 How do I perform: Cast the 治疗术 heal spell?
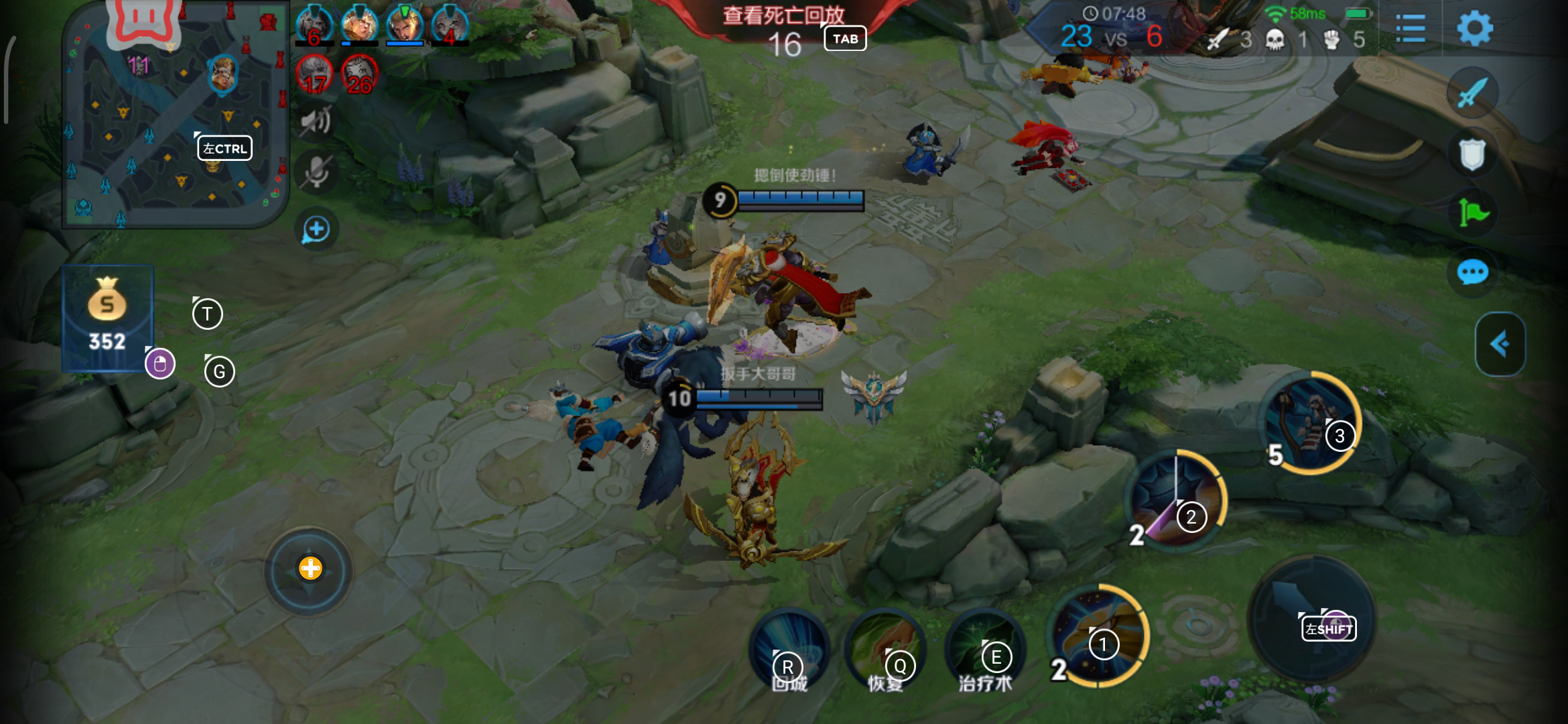985,649
